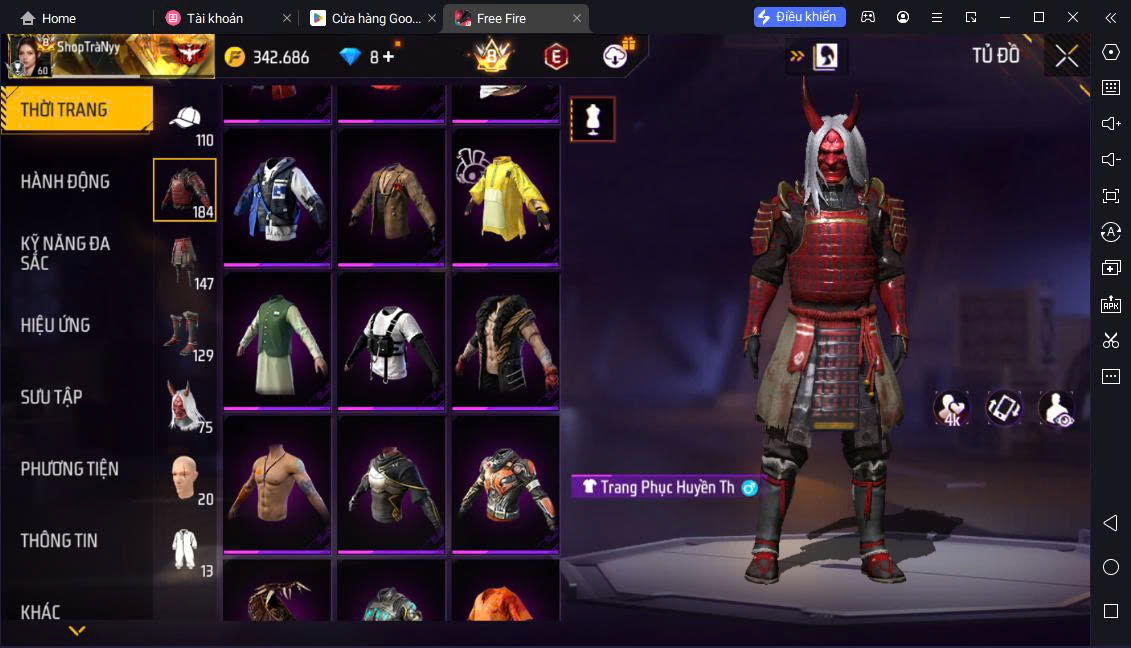Switch to the Hành Động category
The width and height of the screenshot is (1131, 648).
[66, 182]
